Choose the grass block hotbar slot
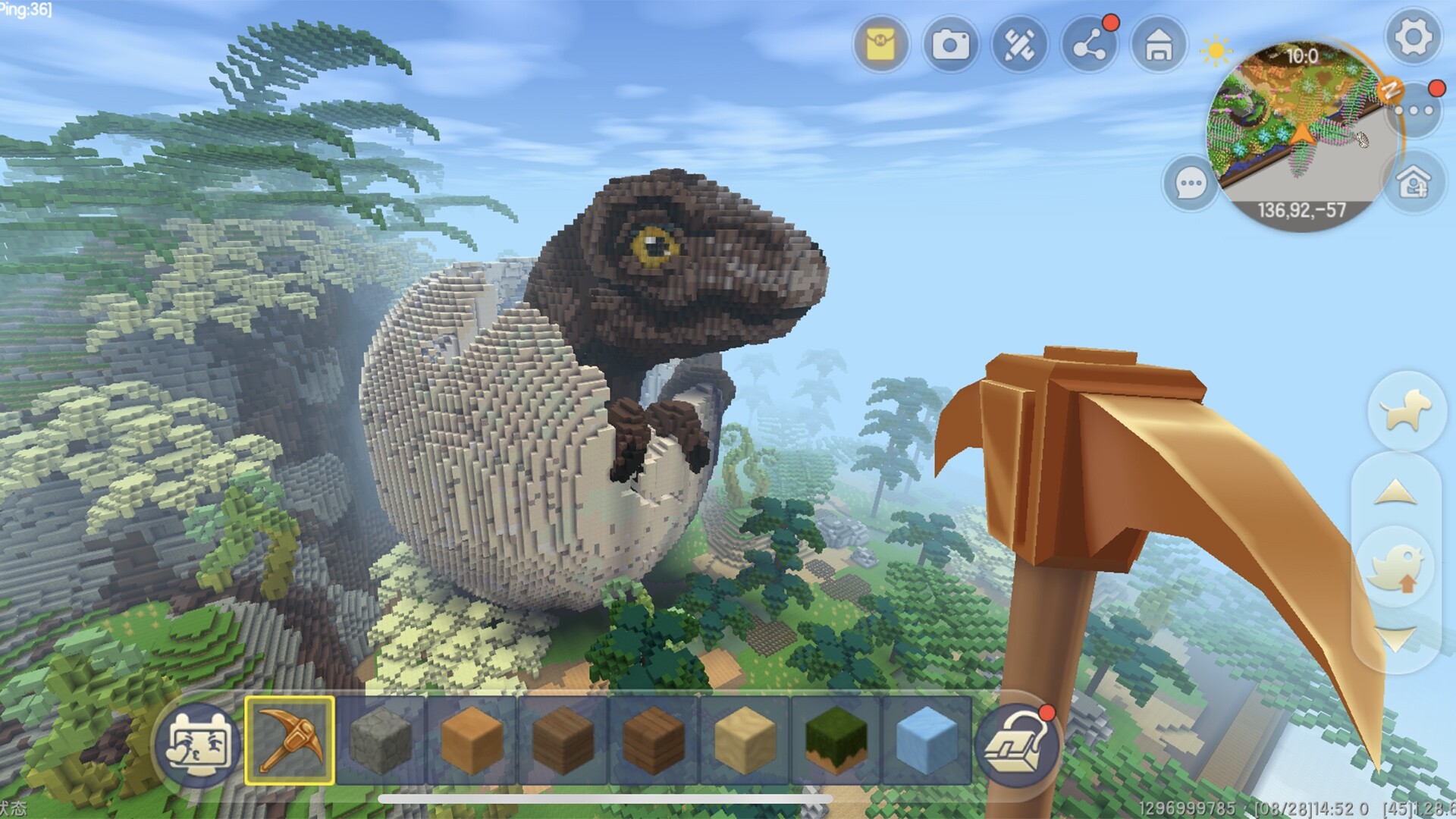Image resolution: width=1456 pixels, height=819 pixels. [835, 740]
